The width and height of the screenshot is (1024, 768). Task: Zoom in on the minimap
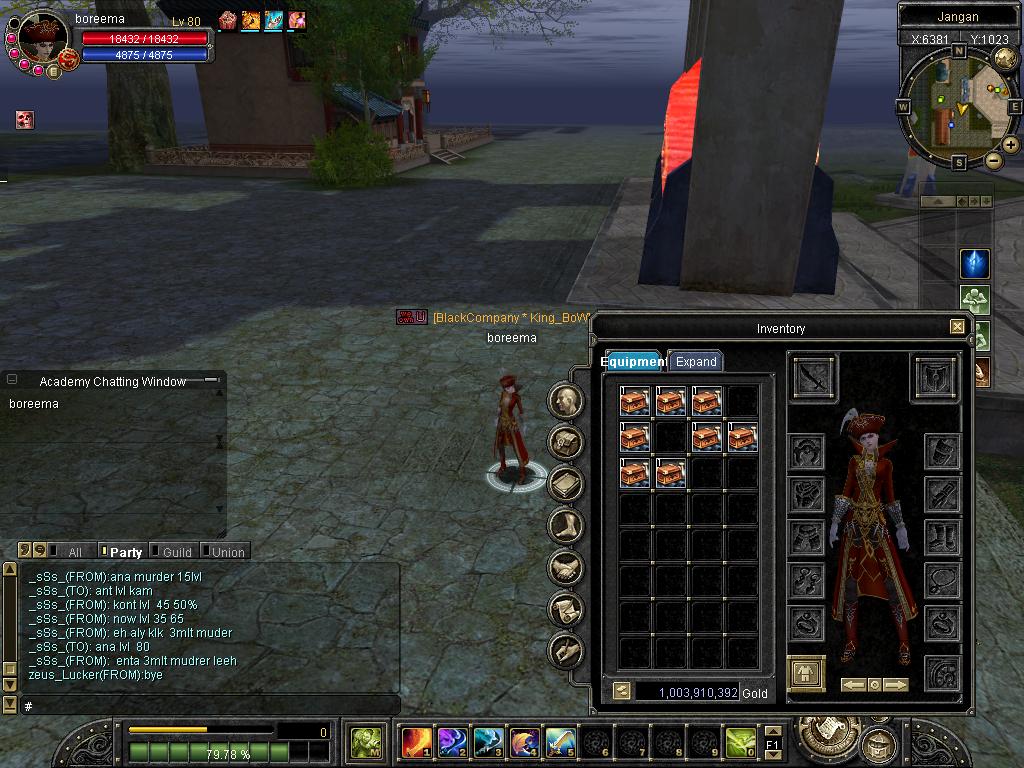(1011, 145)
